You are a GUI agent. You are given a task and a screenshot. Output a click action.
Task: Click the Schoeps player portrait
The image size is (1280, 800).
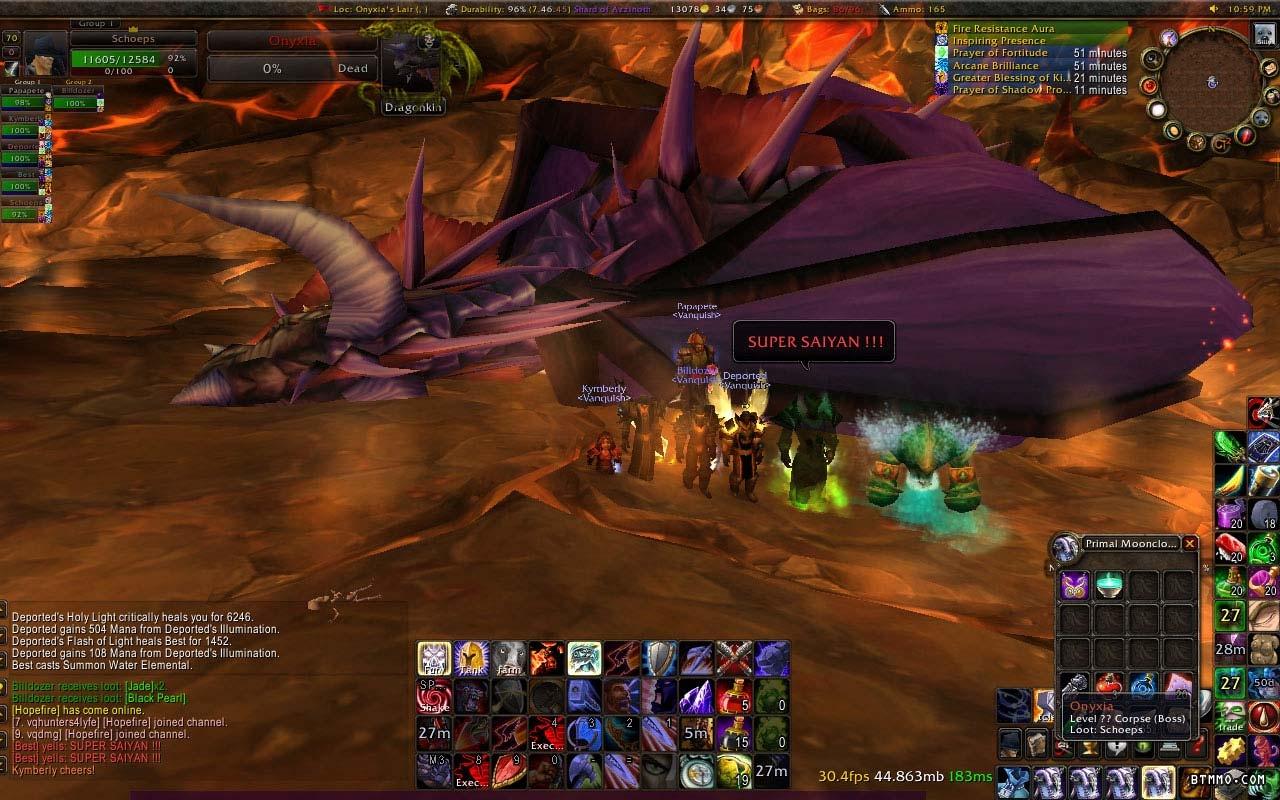point(46,54)
